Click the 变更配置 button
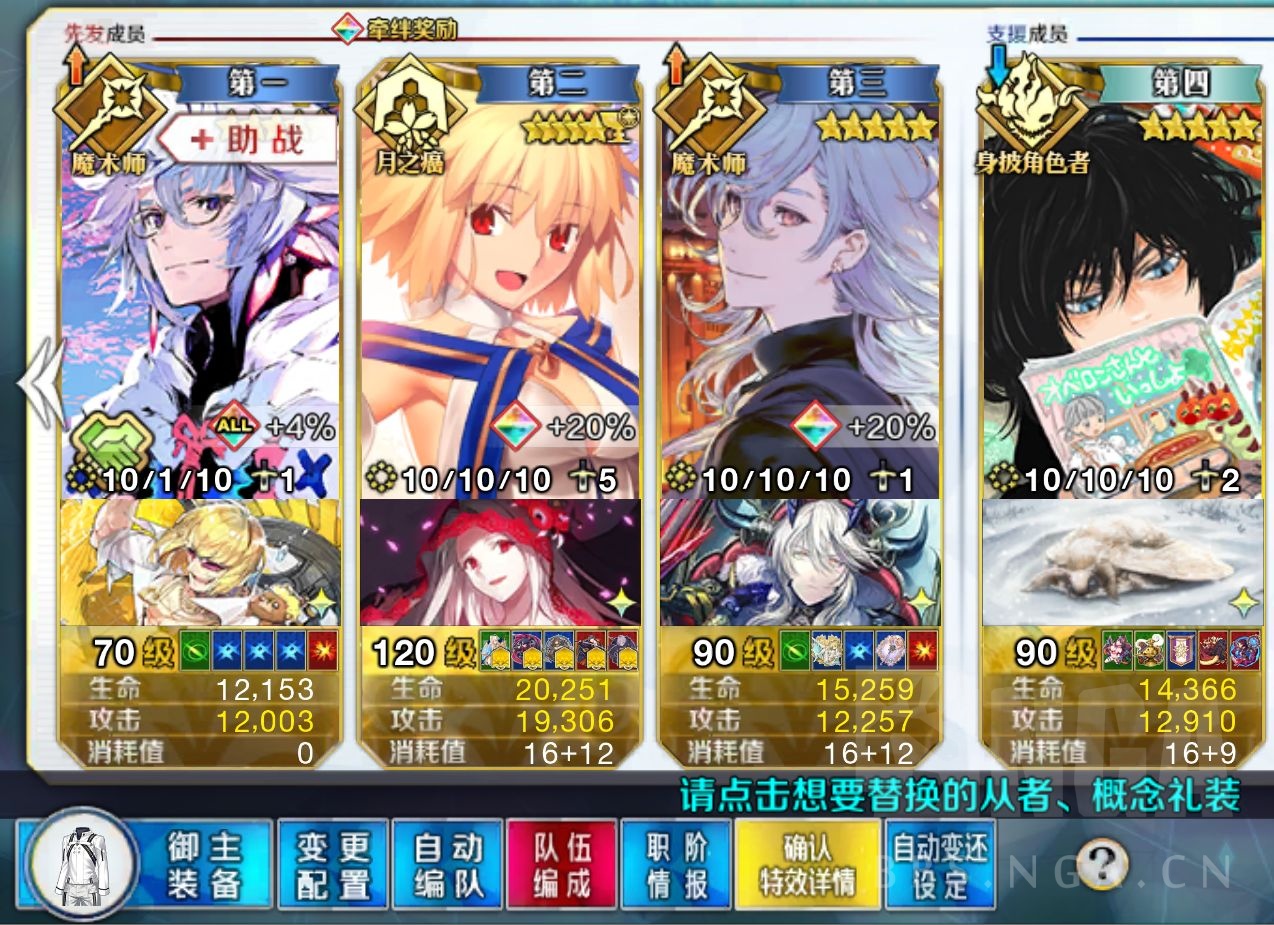 tap(332, 865)
